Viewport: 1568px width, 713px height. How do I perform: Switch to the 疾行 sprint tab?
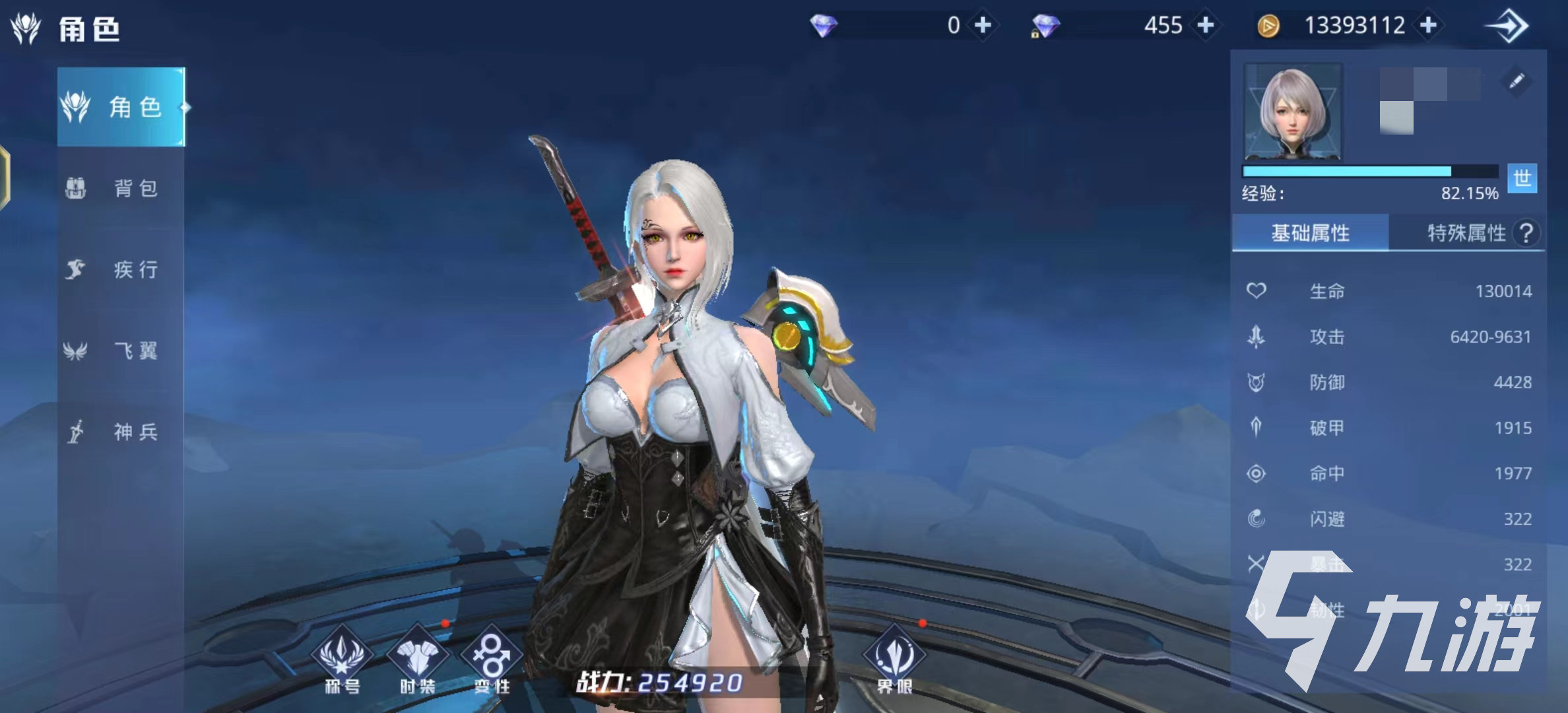121,269
